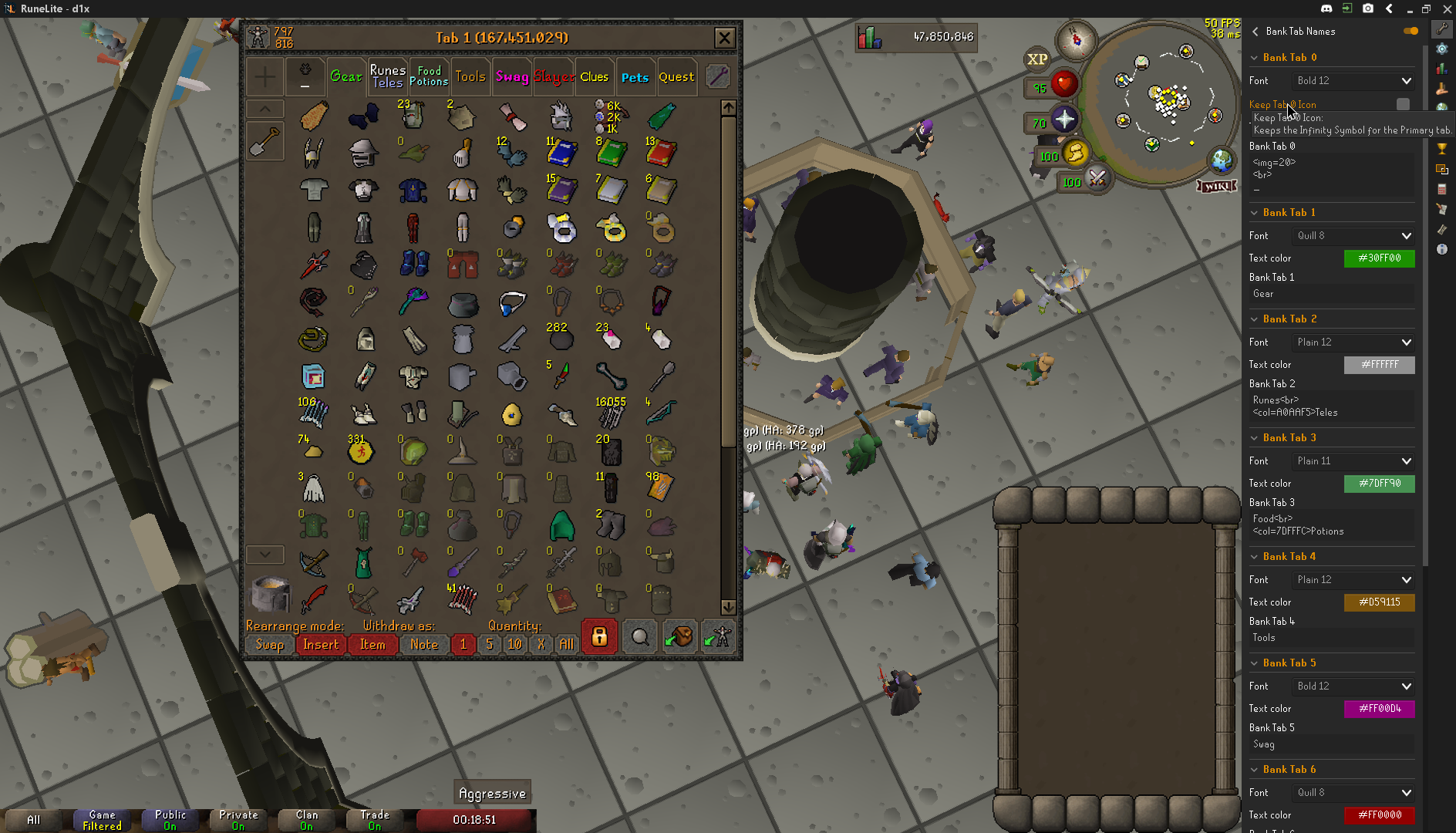
Task: Edit the #30FF00 text color swatch
Action: pyautogui.click(x=1379, y=258)
